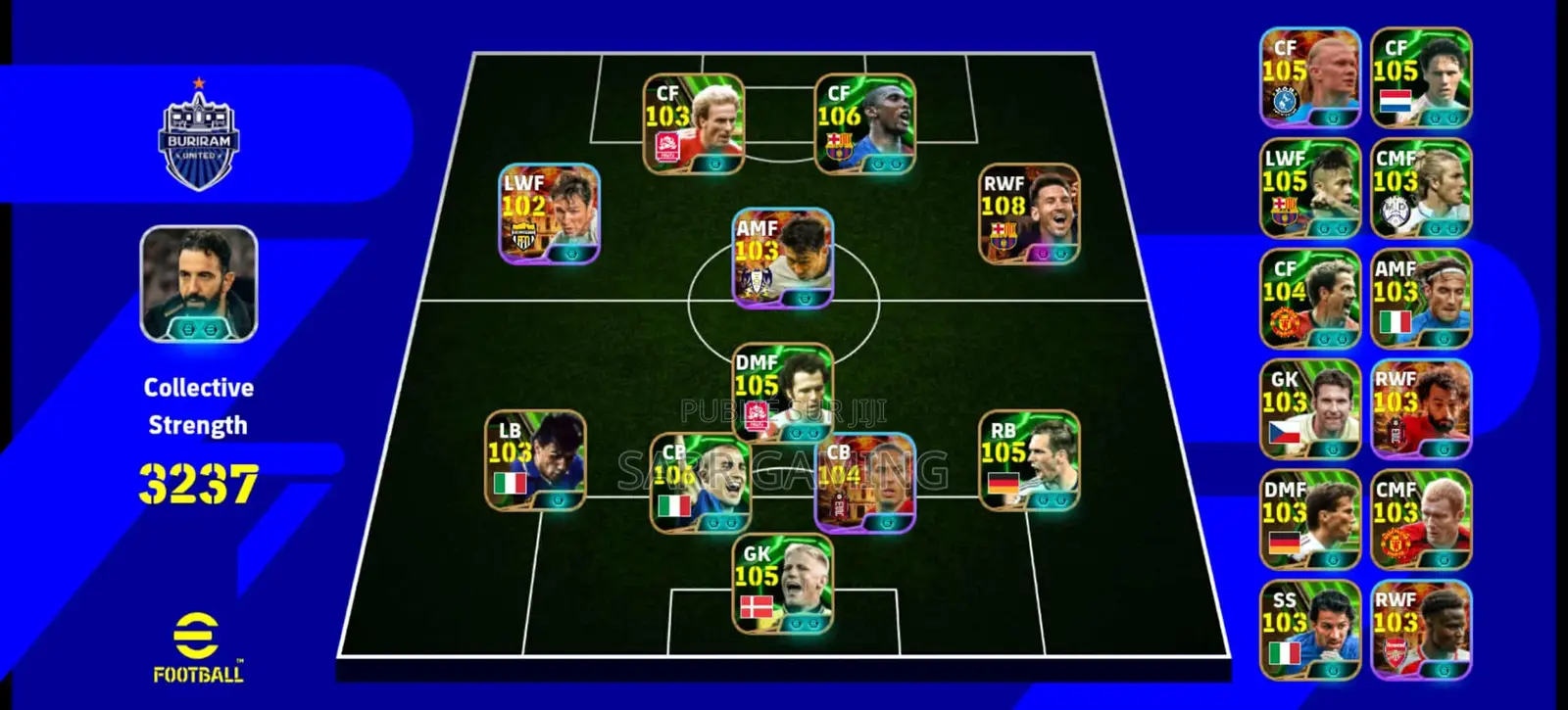Choose the RWF 103 Arsenal substitute card
Viewport: 1568px width, 710px height.
click(1421, 631)
